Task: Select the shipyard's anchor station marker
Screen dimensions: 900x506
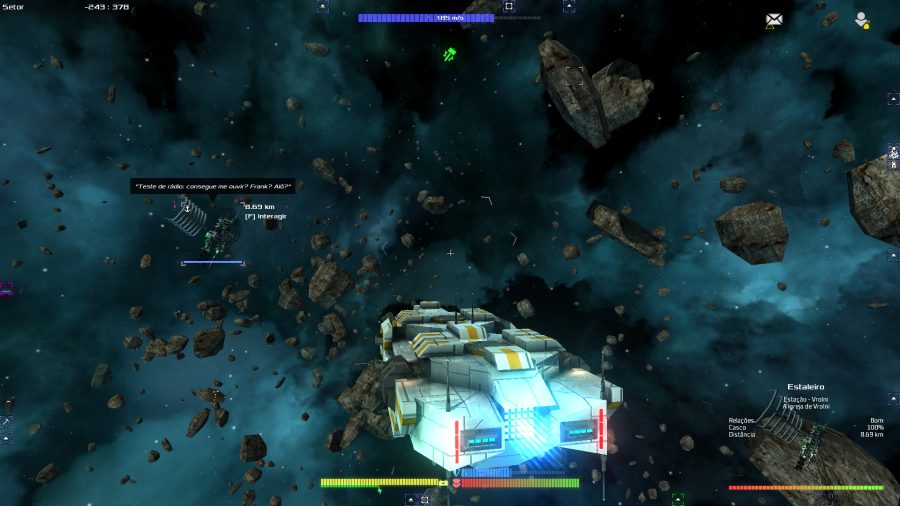Action: click(x=186, y=207)
